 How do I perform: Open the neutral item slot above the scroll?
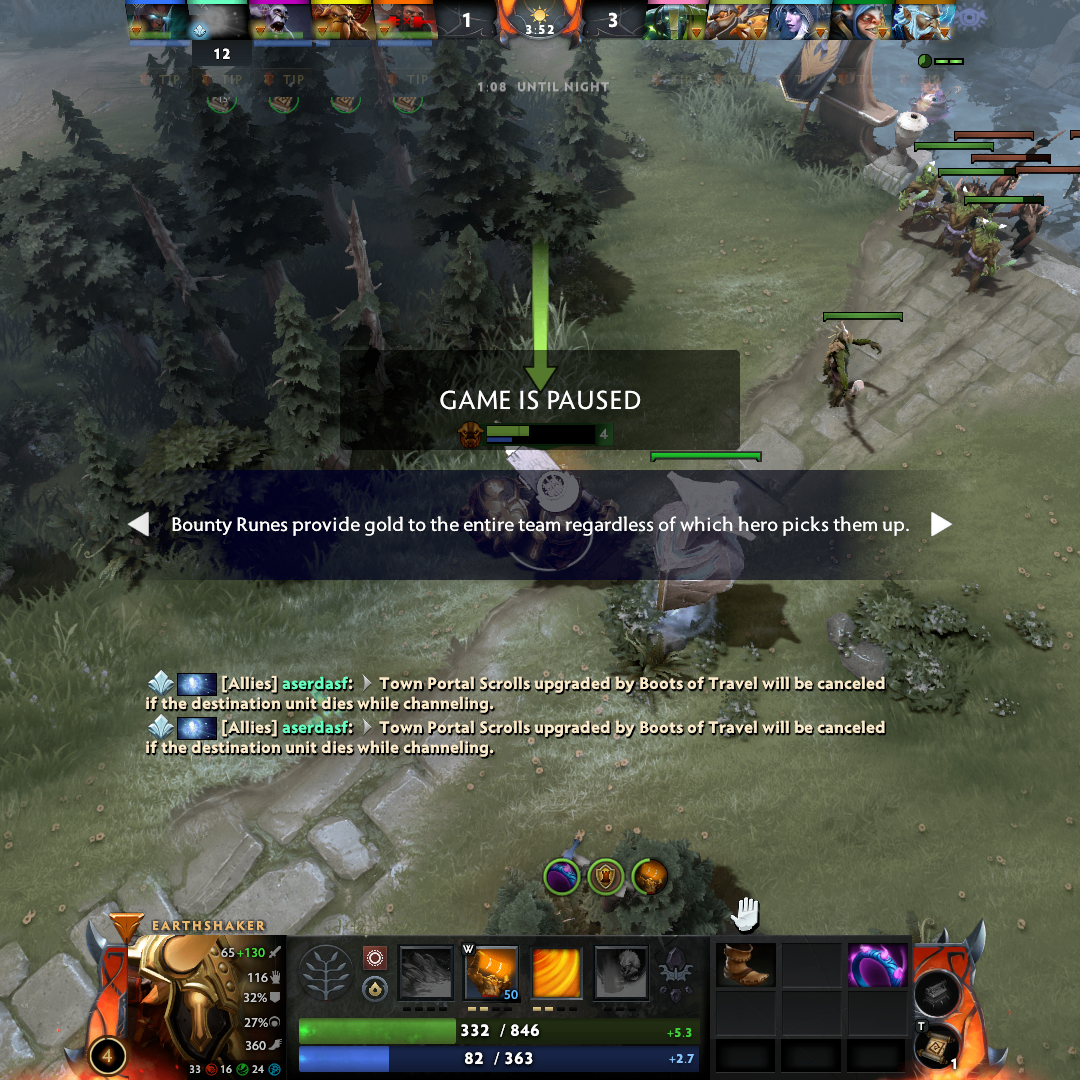coord(938,991)
